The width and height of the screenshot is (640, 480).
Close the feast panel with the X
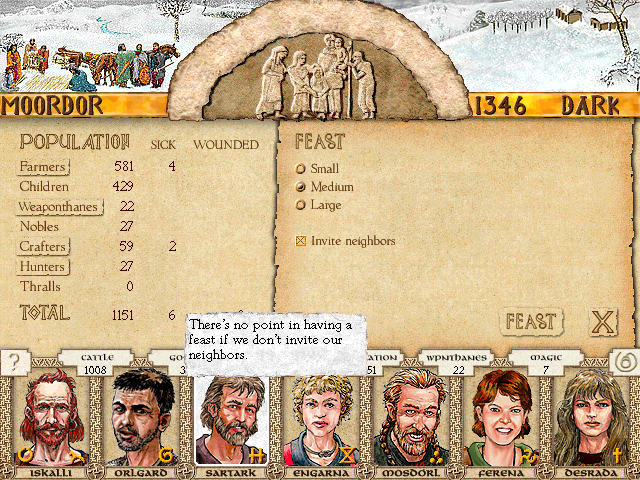[x=602, y=322]
